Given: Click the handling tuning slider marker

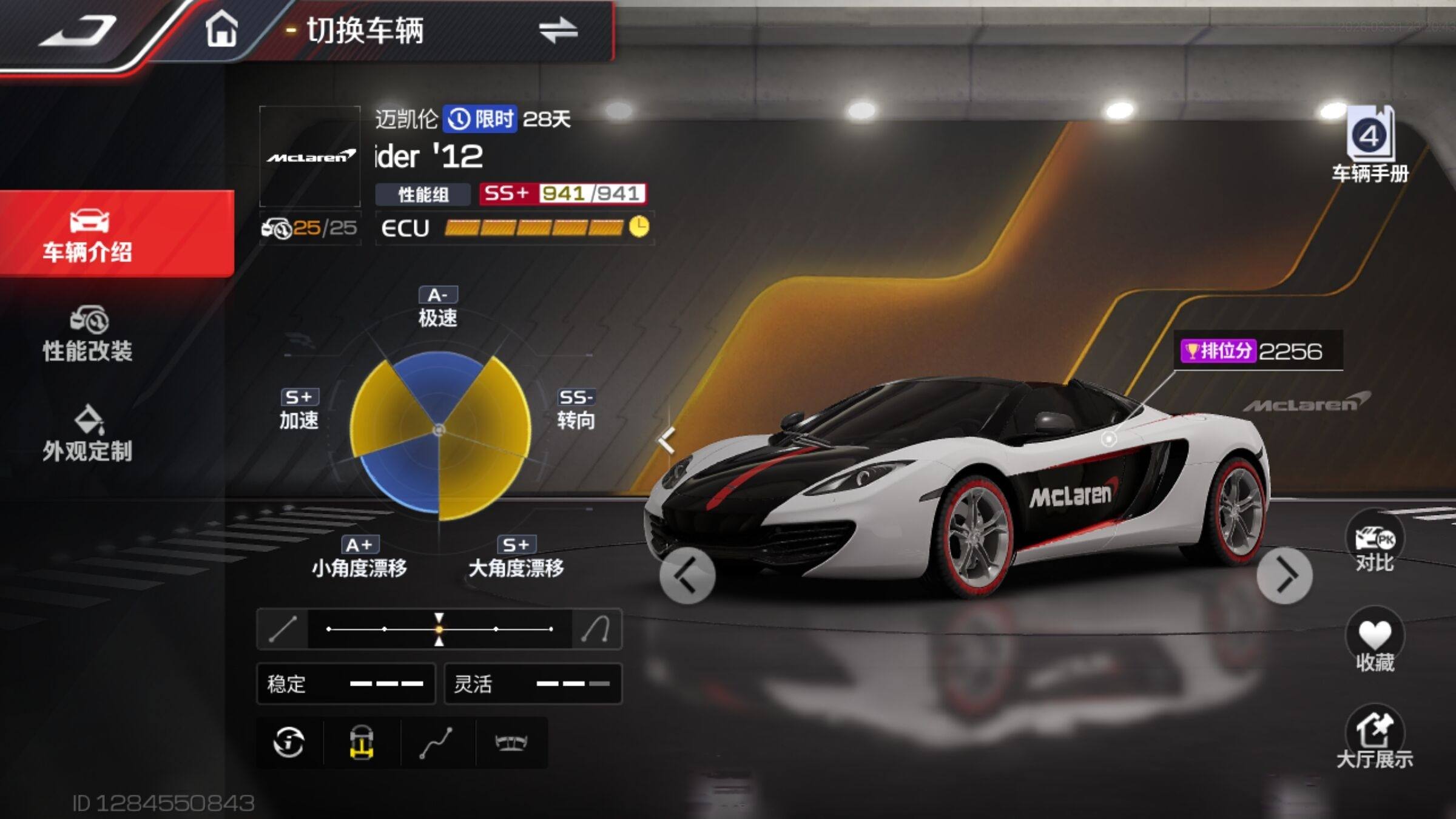Looking at the screenshot, I should pyautogui.click(x=439, y=629).
